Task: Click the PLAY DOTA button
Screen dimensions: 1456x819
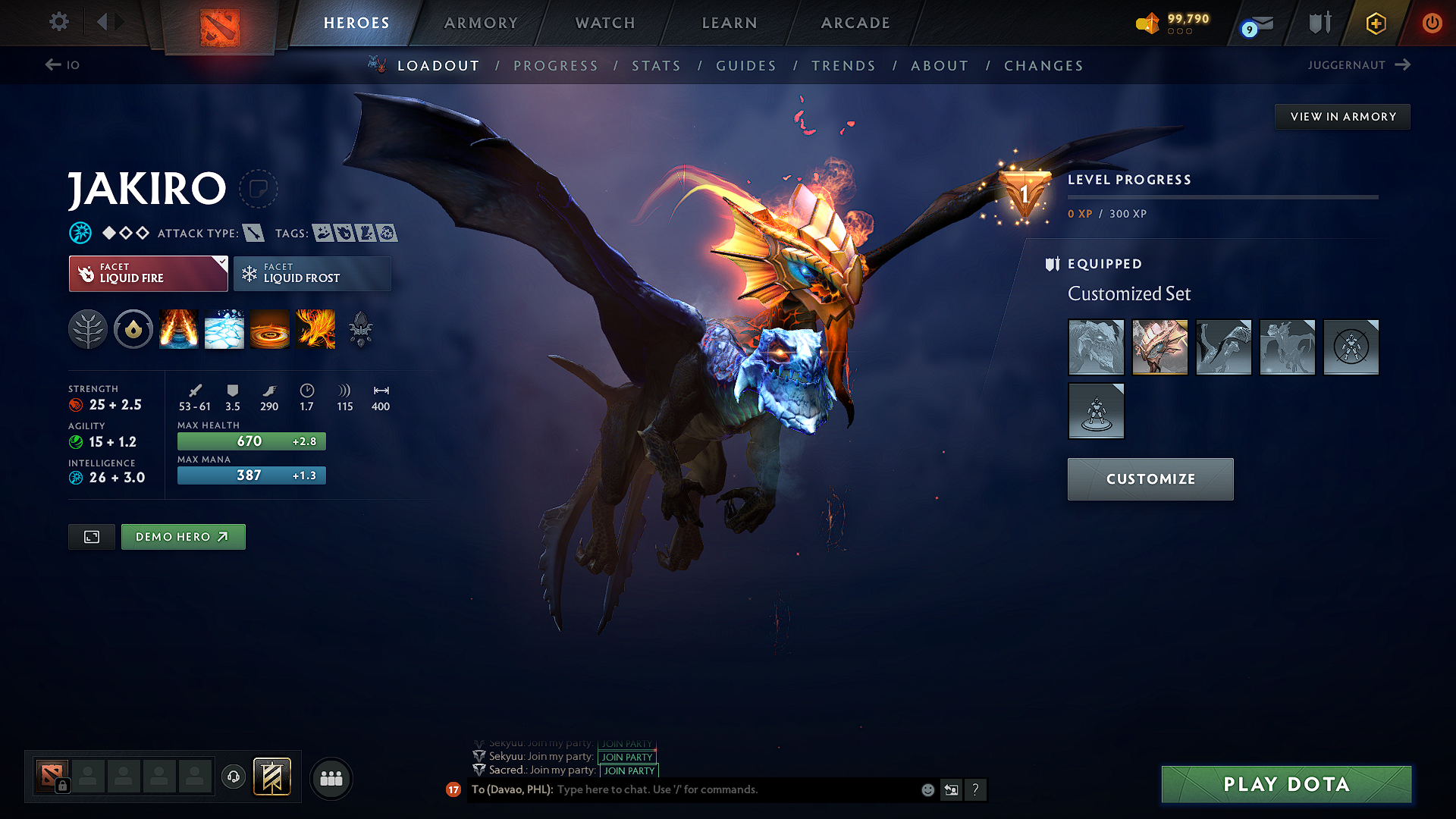Action: pos(1285,785)
